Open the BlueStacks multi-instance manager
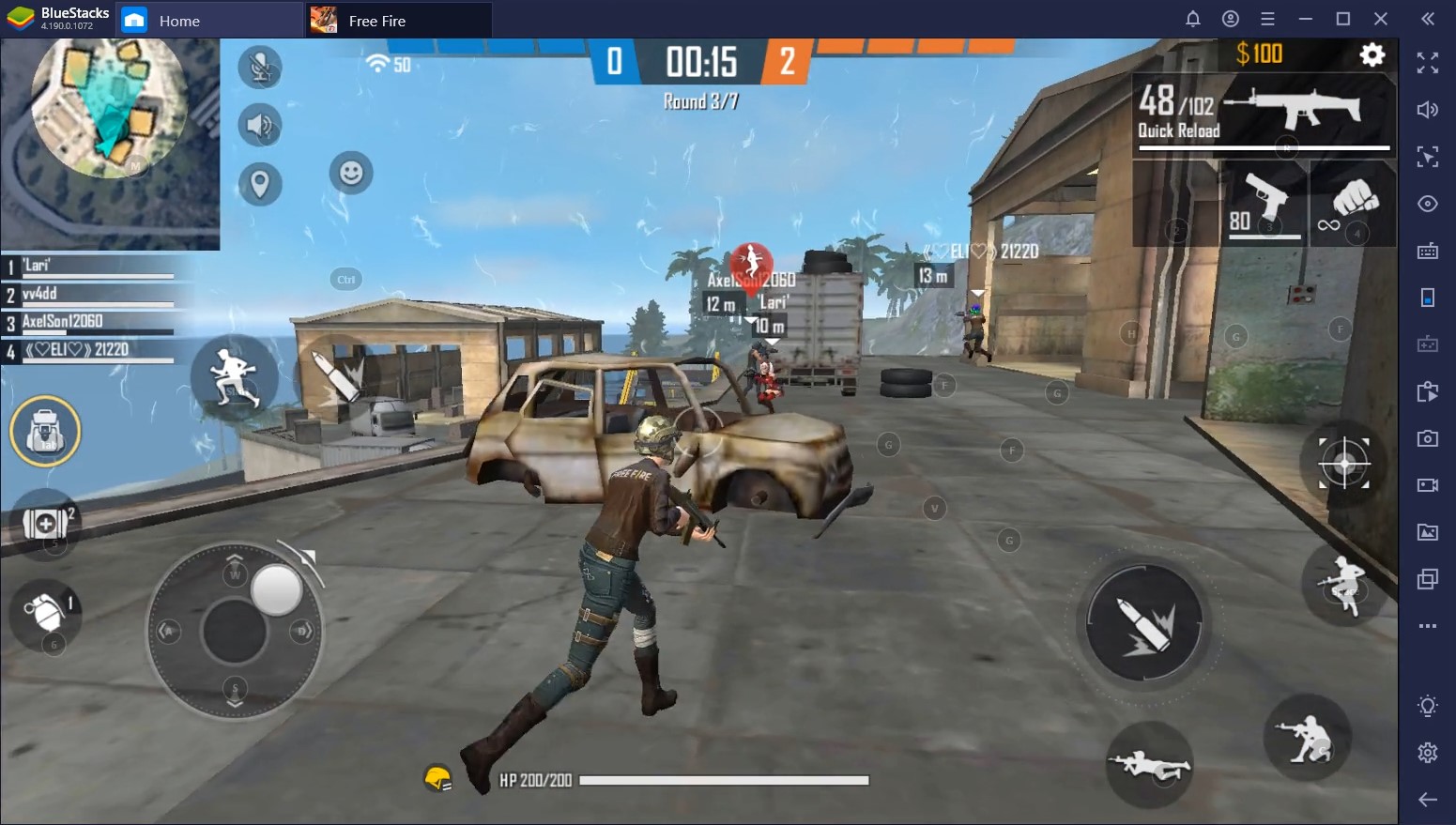 click(x=1428, y=579)
